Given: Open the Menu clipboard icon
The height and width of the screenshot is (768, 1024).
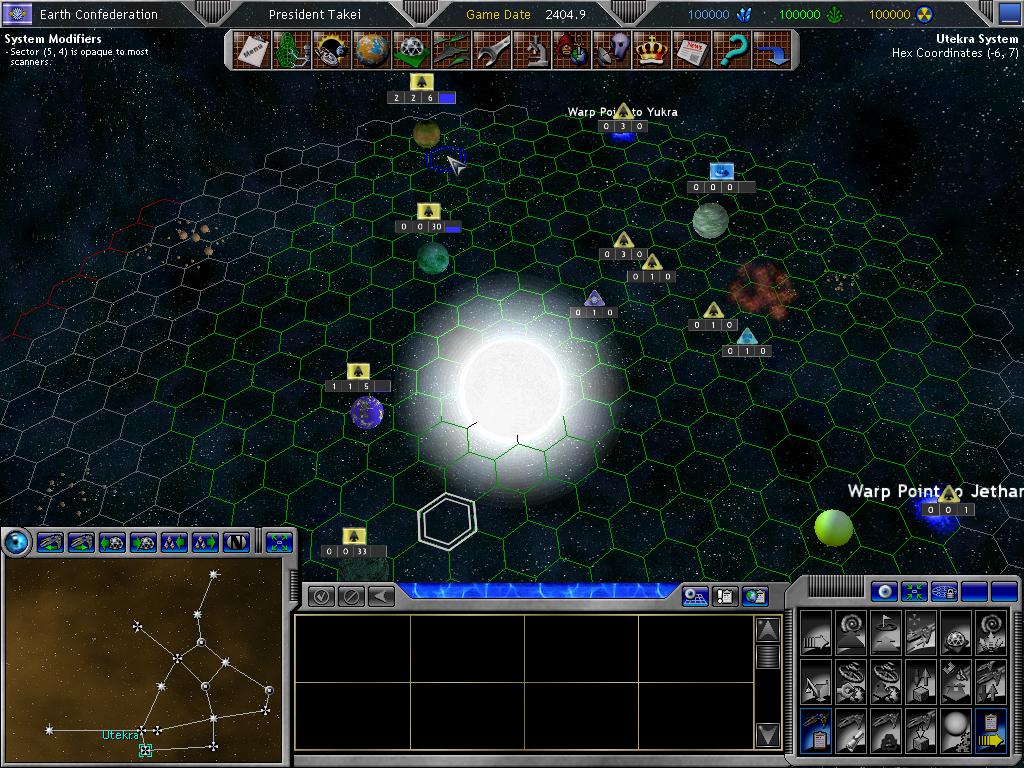Looking at the screenshot, I should pos(250,49).
